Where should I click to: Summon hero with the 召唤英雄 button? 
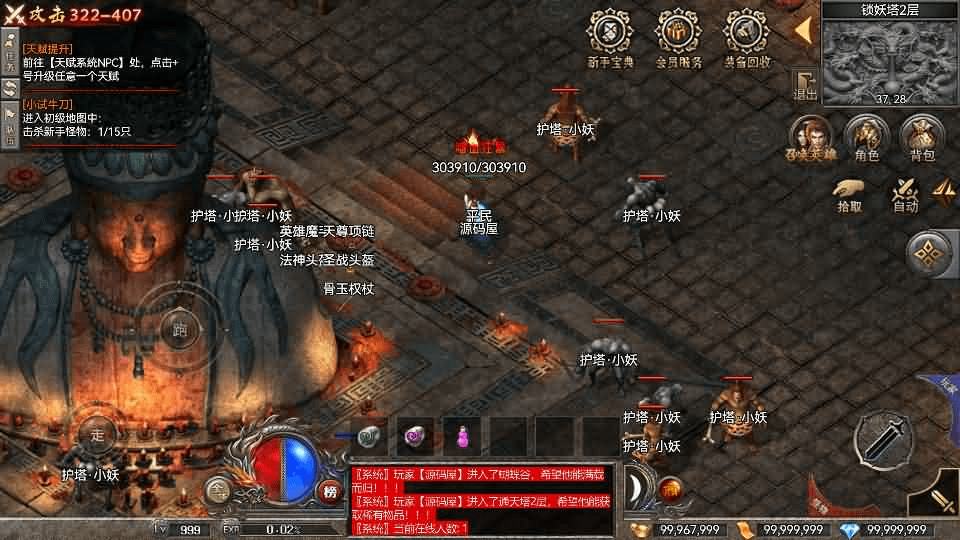click(812, 138)
